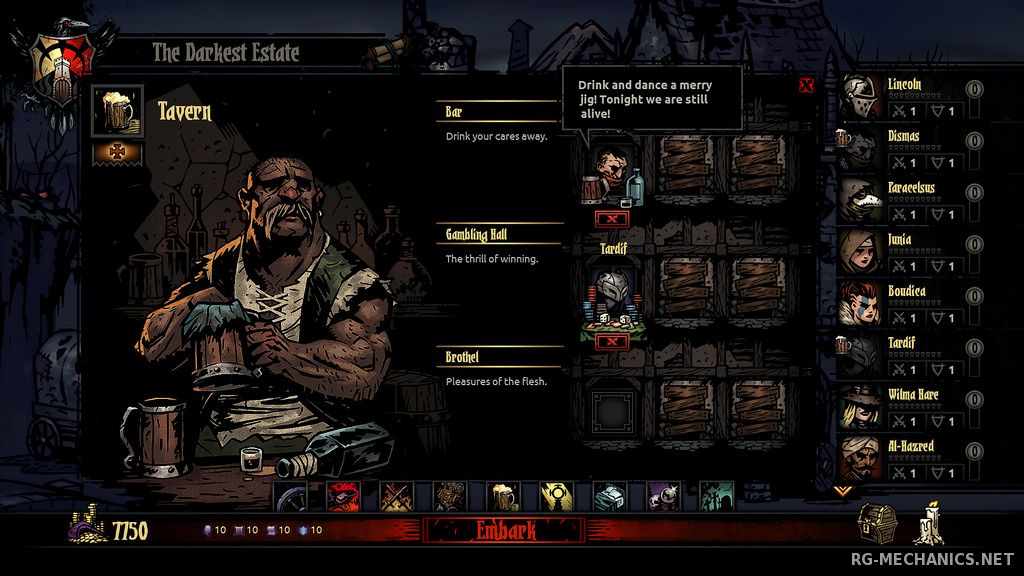The height and width of the screenshot is (576, 1024).
Task: Open the crossed swords Guild building
Action: pyautogui.click(x=395, y=496)
